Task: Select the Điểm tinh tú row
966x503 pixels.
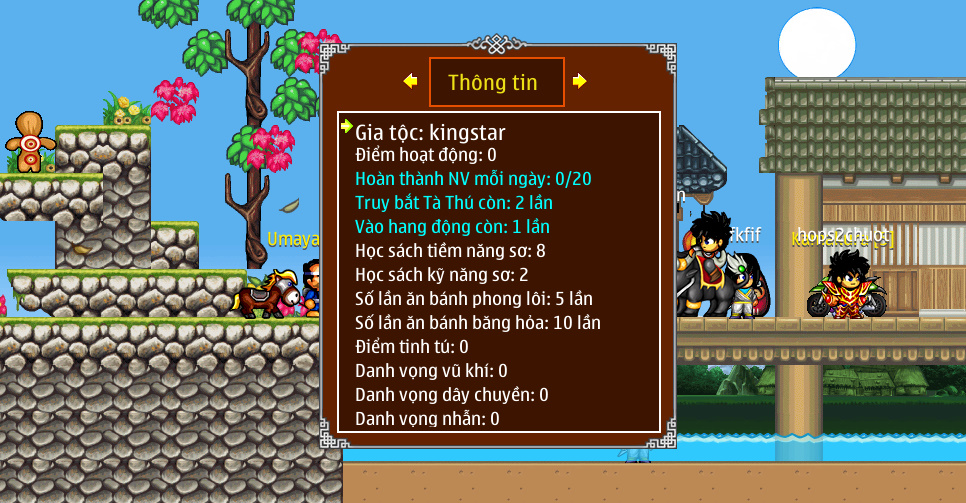Action: [412, 347]
